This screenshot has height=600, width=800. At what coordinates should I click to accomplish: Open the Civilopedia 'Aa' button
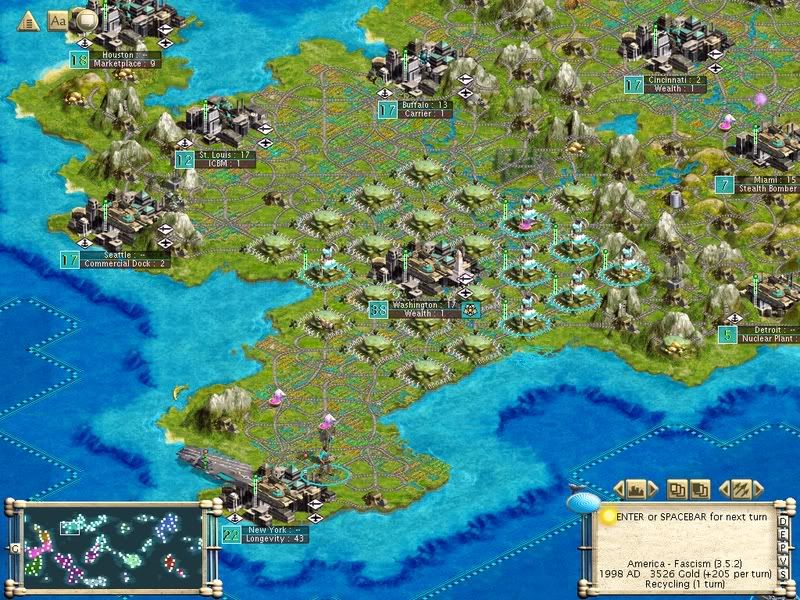[57, 19]
